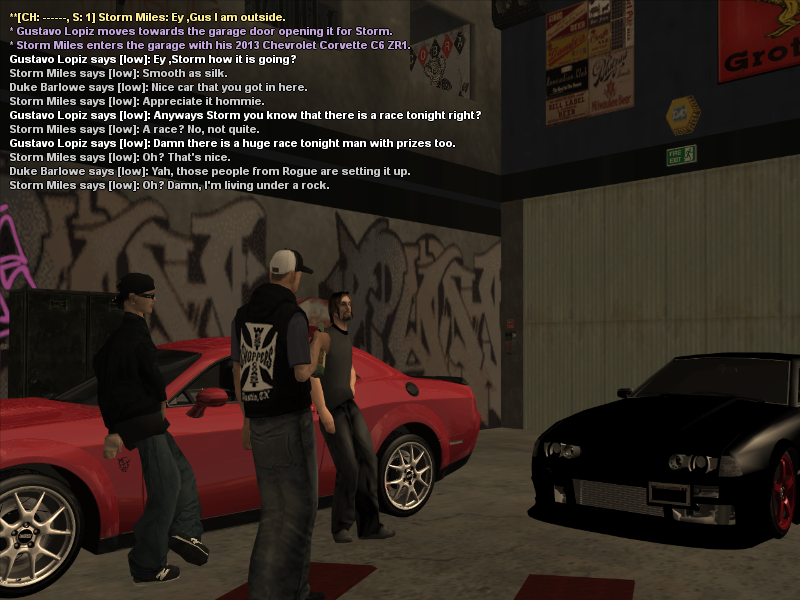Select the garage door action line in chat
800x600 pixels.
200,31
